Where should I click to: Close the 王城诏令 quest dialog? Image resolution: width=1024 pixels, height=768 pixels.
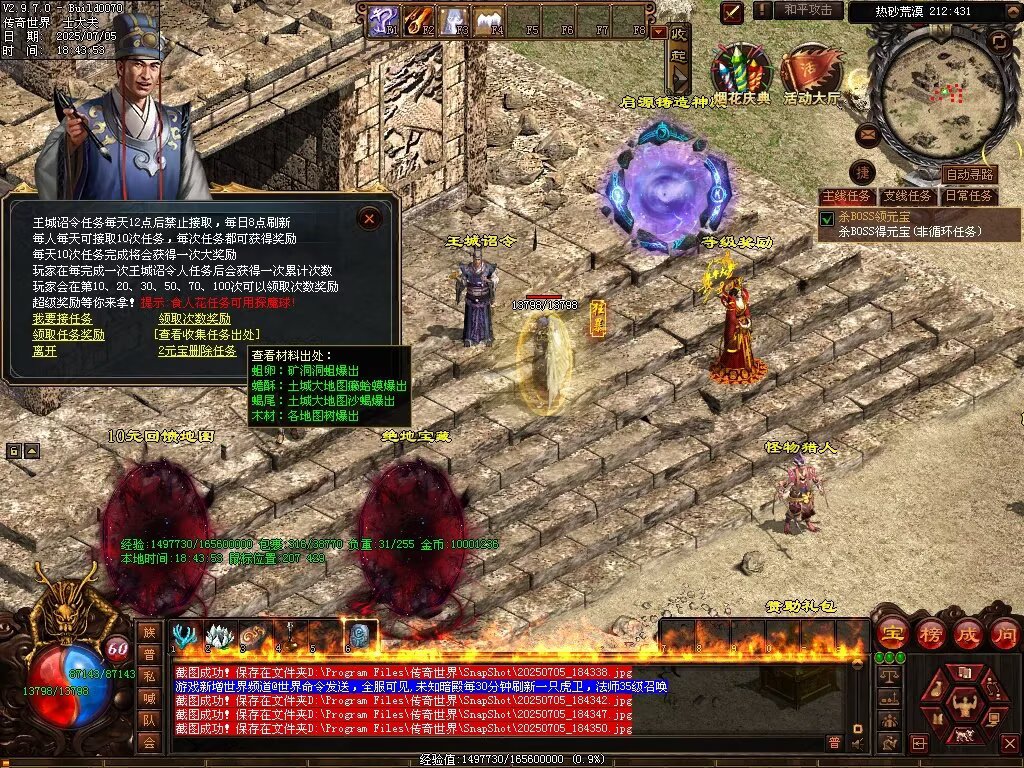coord(369,218)
